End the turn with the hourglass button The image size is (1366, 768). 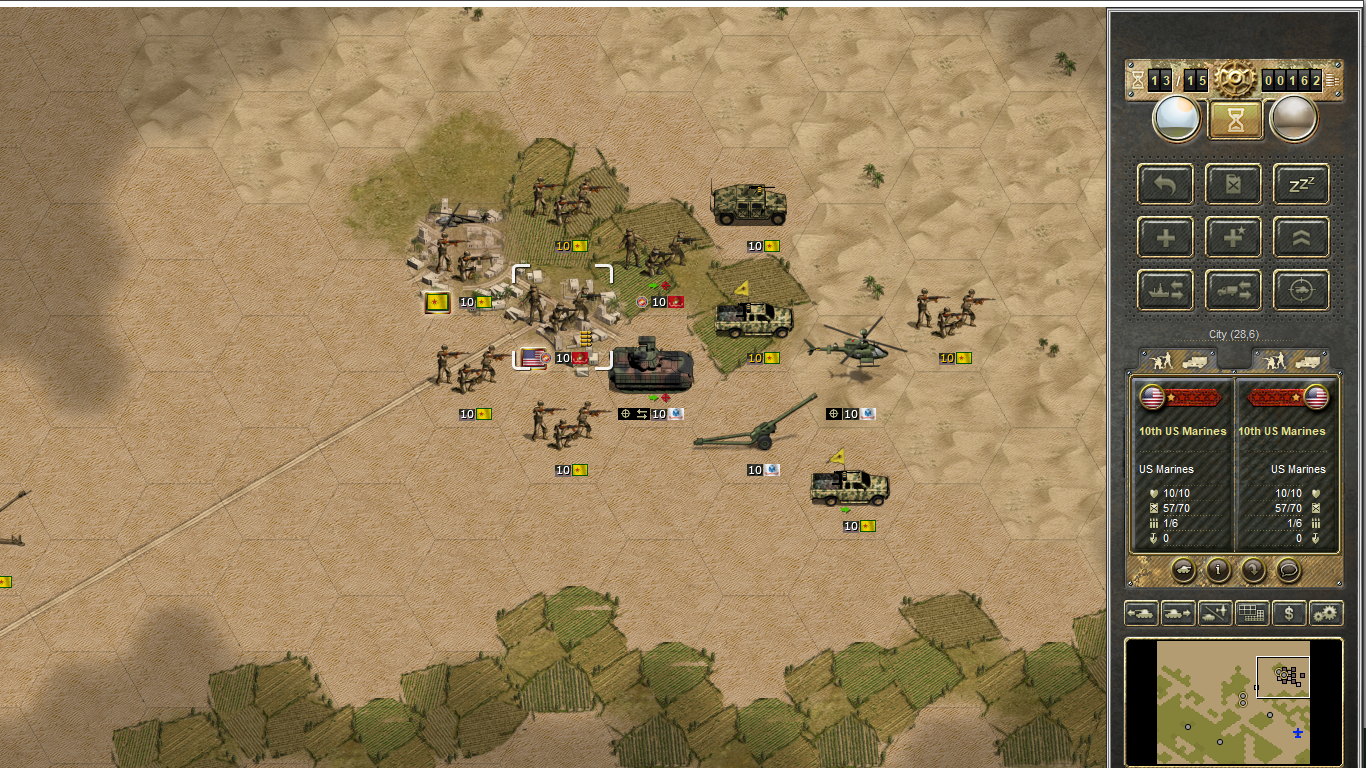[x=1235, y=120]
